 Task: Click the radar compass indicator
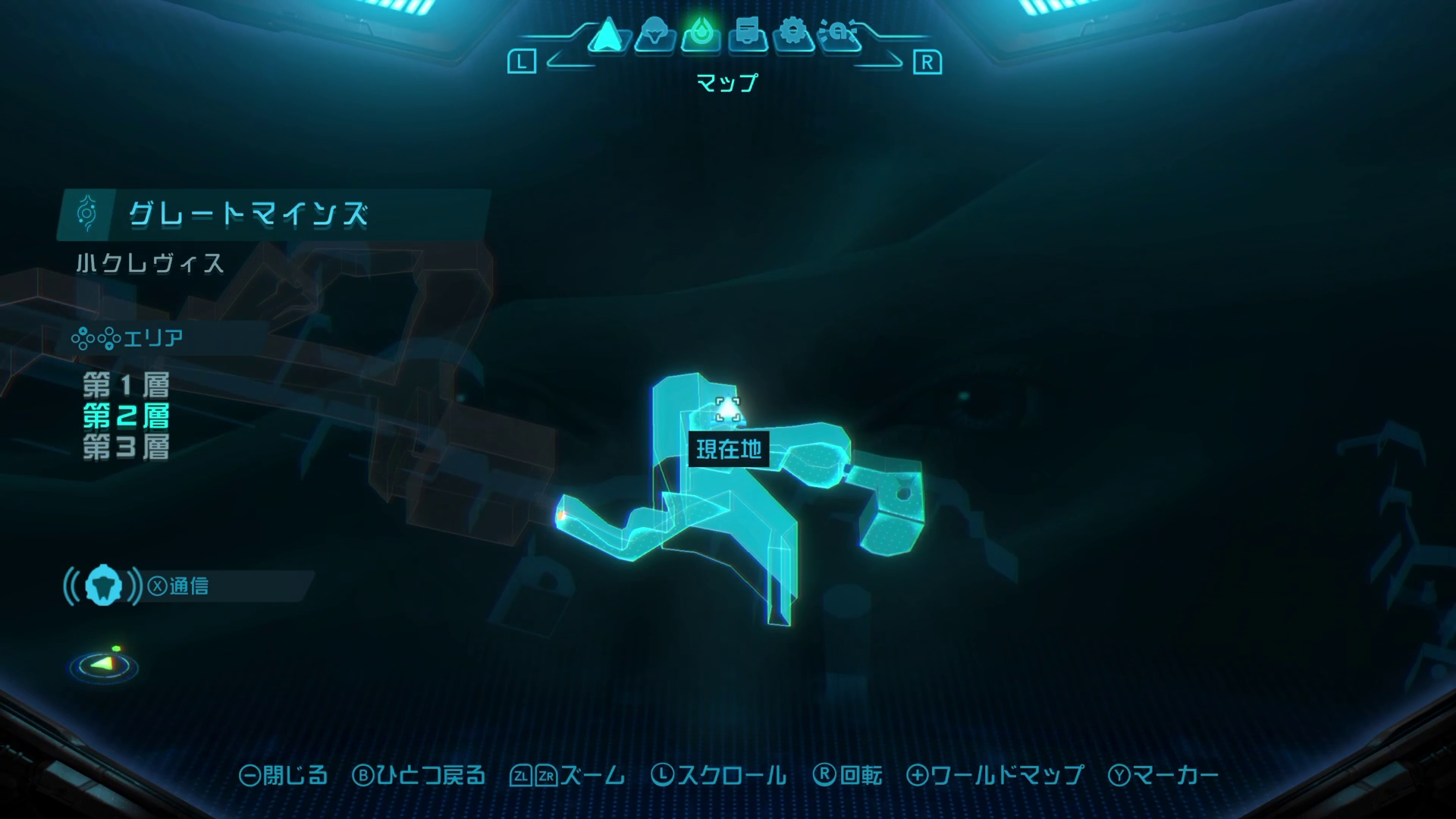click(x=104, y=665)
